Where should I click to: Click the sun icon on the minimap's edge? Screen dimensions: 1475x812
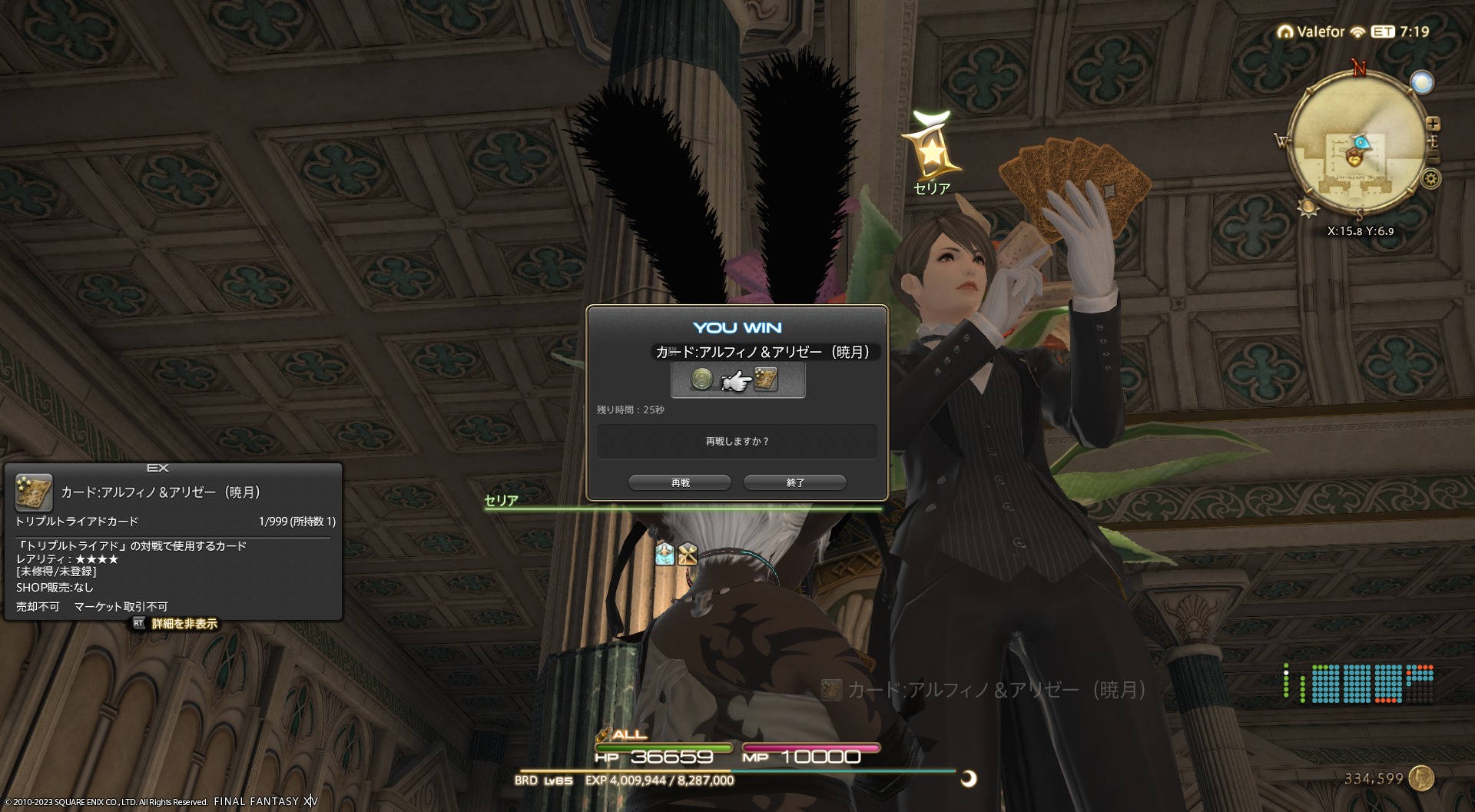pos(1308,207)
